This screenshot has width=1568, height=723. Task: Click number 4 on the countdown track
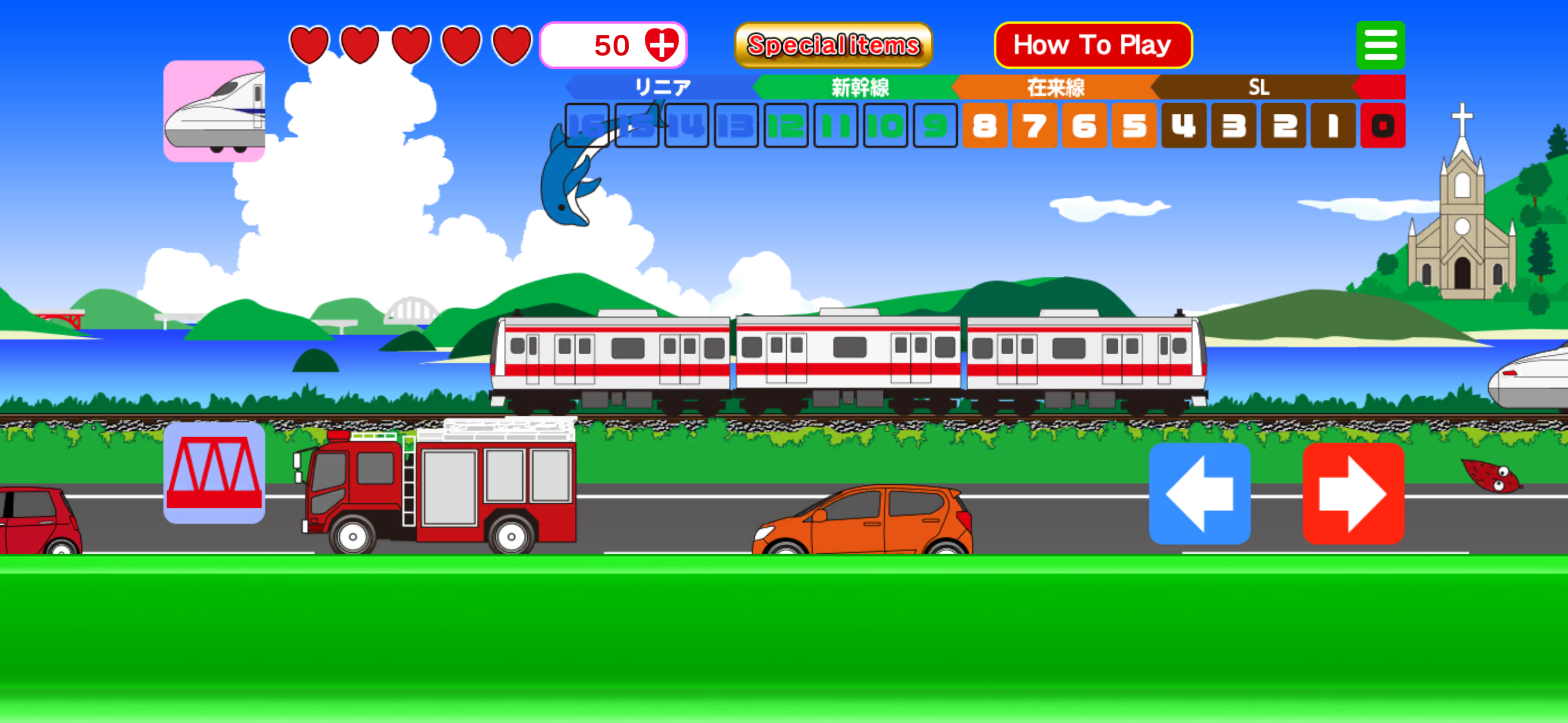[x=1183, y=127]
